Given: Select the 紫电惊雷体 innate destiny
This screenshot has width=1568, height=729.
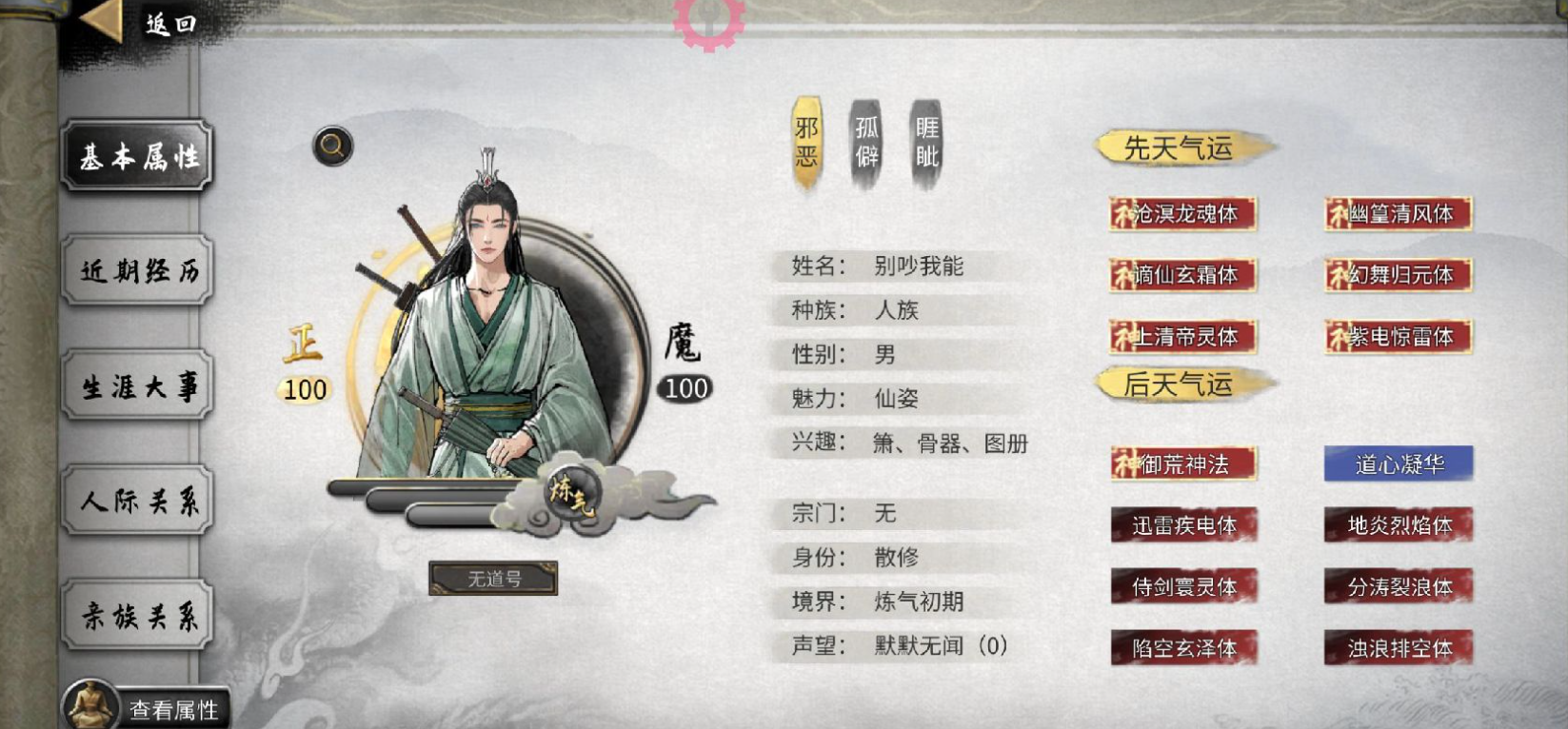Looking at the screenshot, I should tap(1396, 337).
